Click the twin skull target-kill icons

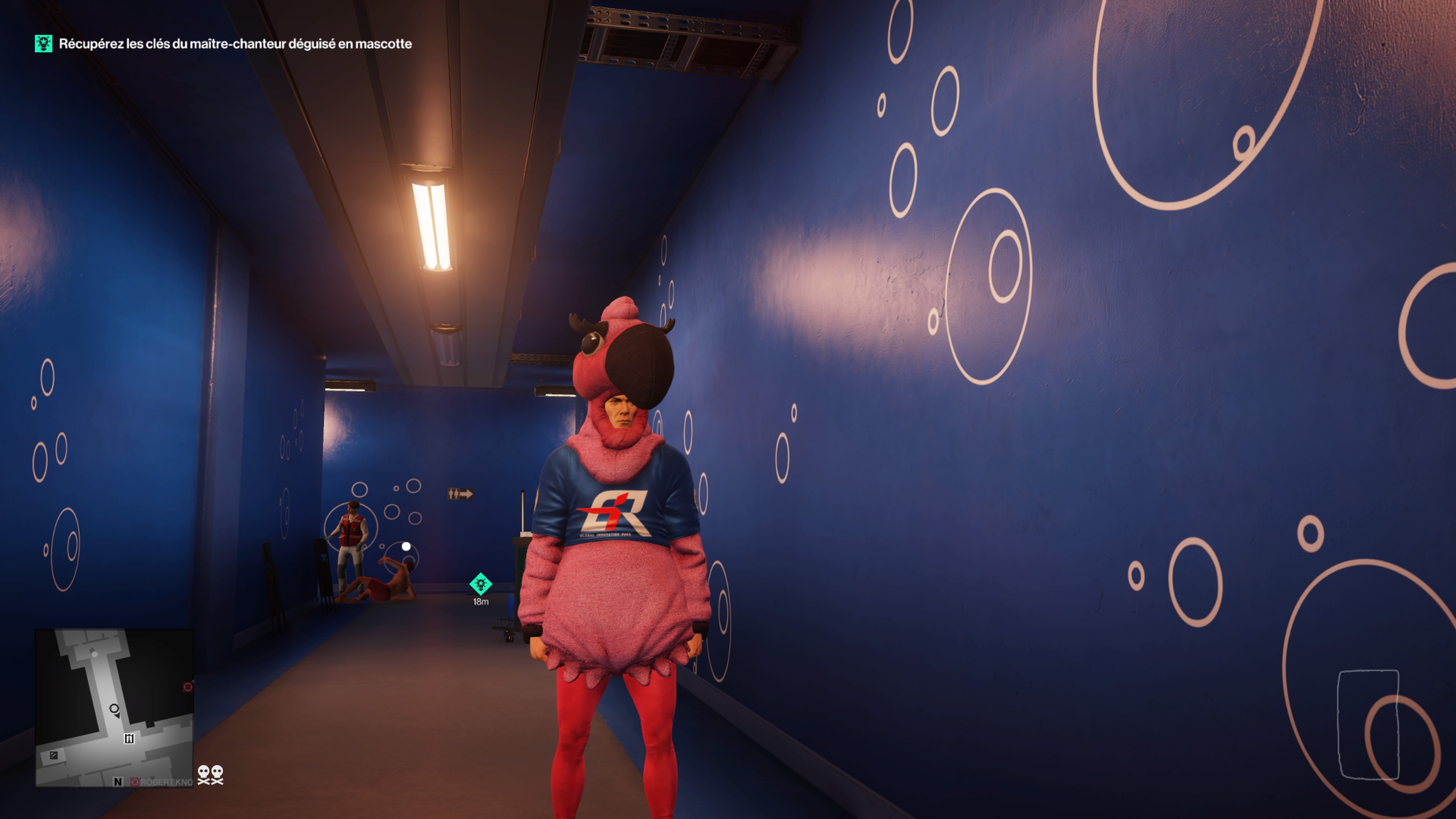[x=210, y=774]
